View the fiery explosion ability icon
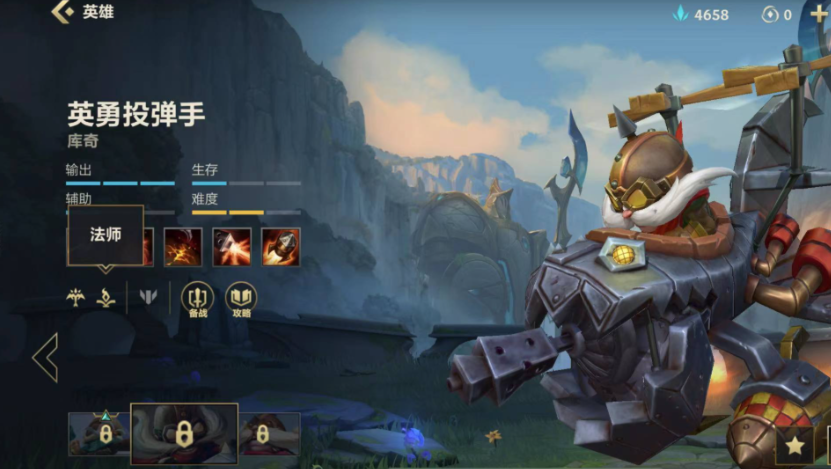This screenshot has width=831, height=469. [x=183, y=247]
